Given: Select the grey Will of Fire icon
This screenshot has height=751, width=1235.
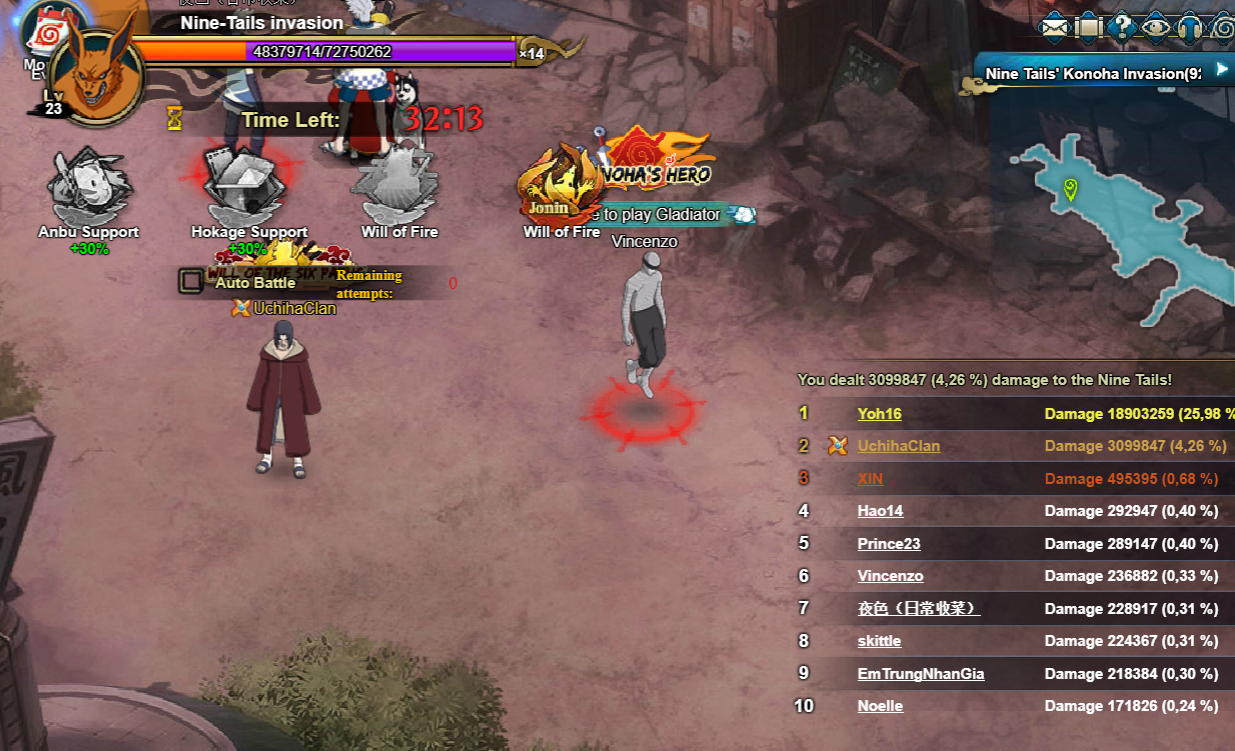Looking at the screenshot, I should click(x=399, y=187).
